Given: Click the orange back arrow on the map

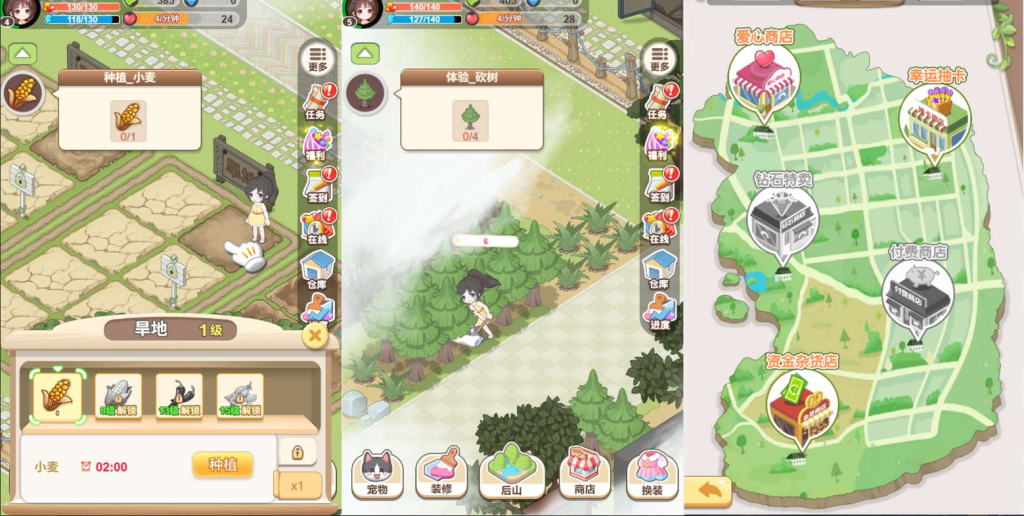Looking at the screenshot, I should tap(709, 490).
